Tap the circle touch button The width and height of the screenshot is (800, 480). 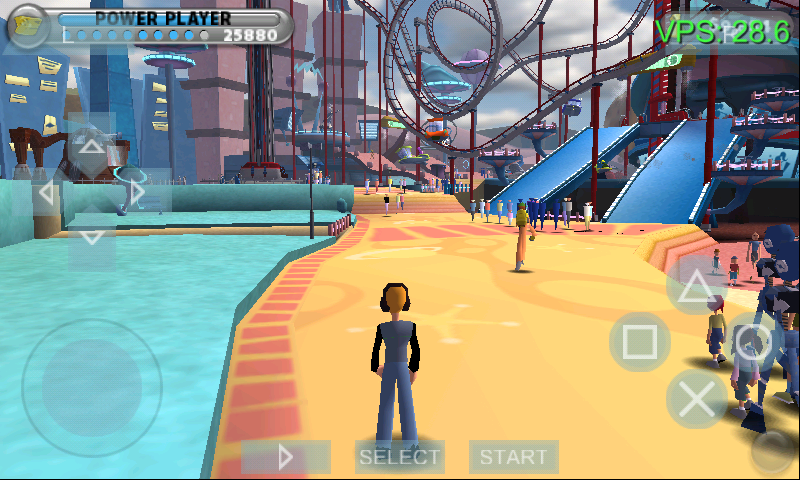[752, 342]
